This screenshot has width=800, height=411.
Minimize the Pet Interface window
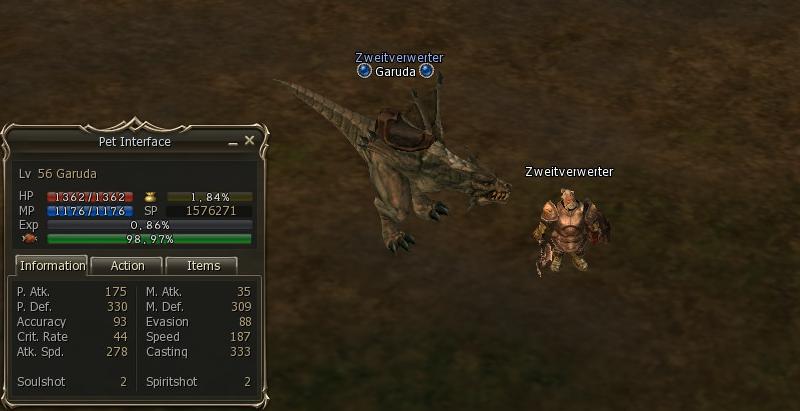(232, 143)
